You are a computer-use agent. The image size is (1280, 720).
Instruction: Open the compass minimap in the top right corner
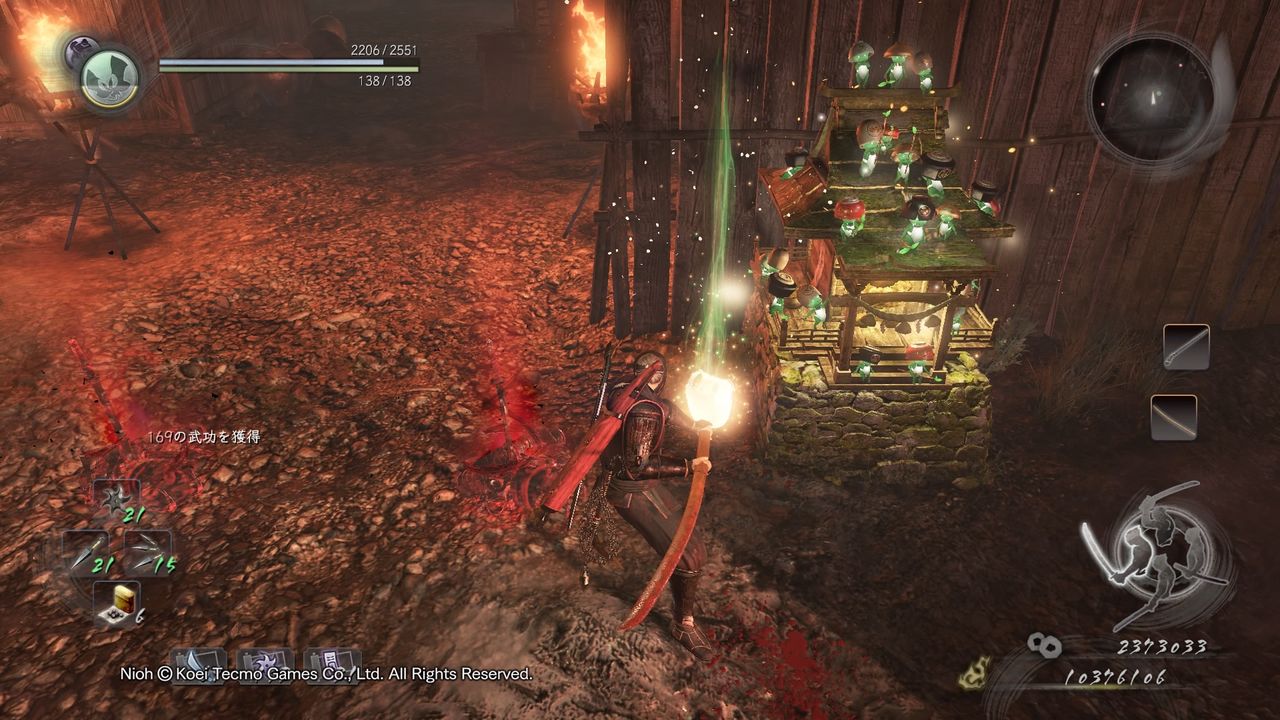tap(1150, 95)
